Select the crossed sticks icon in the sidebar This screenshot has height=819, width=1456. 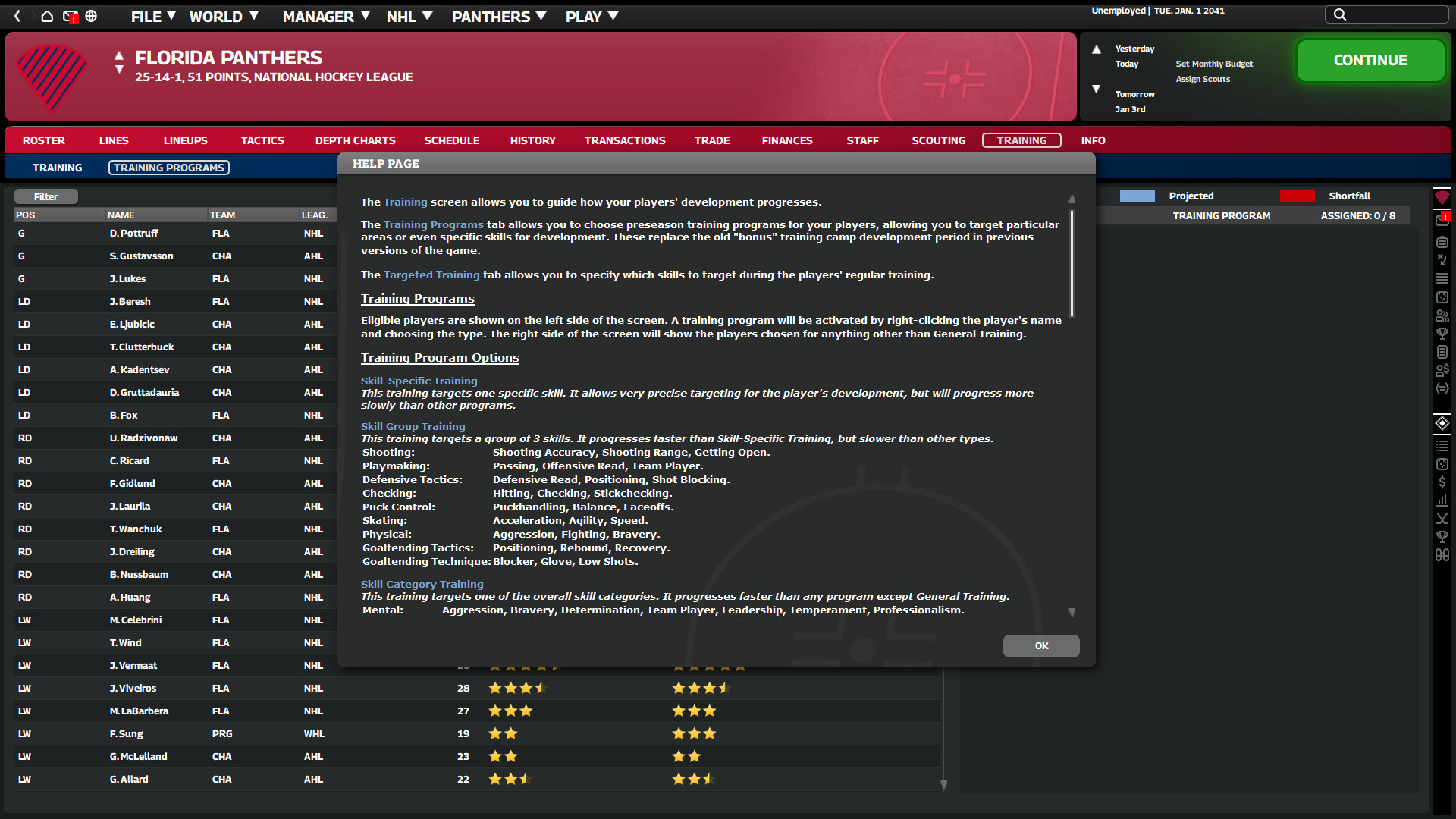click(1443, 519)
